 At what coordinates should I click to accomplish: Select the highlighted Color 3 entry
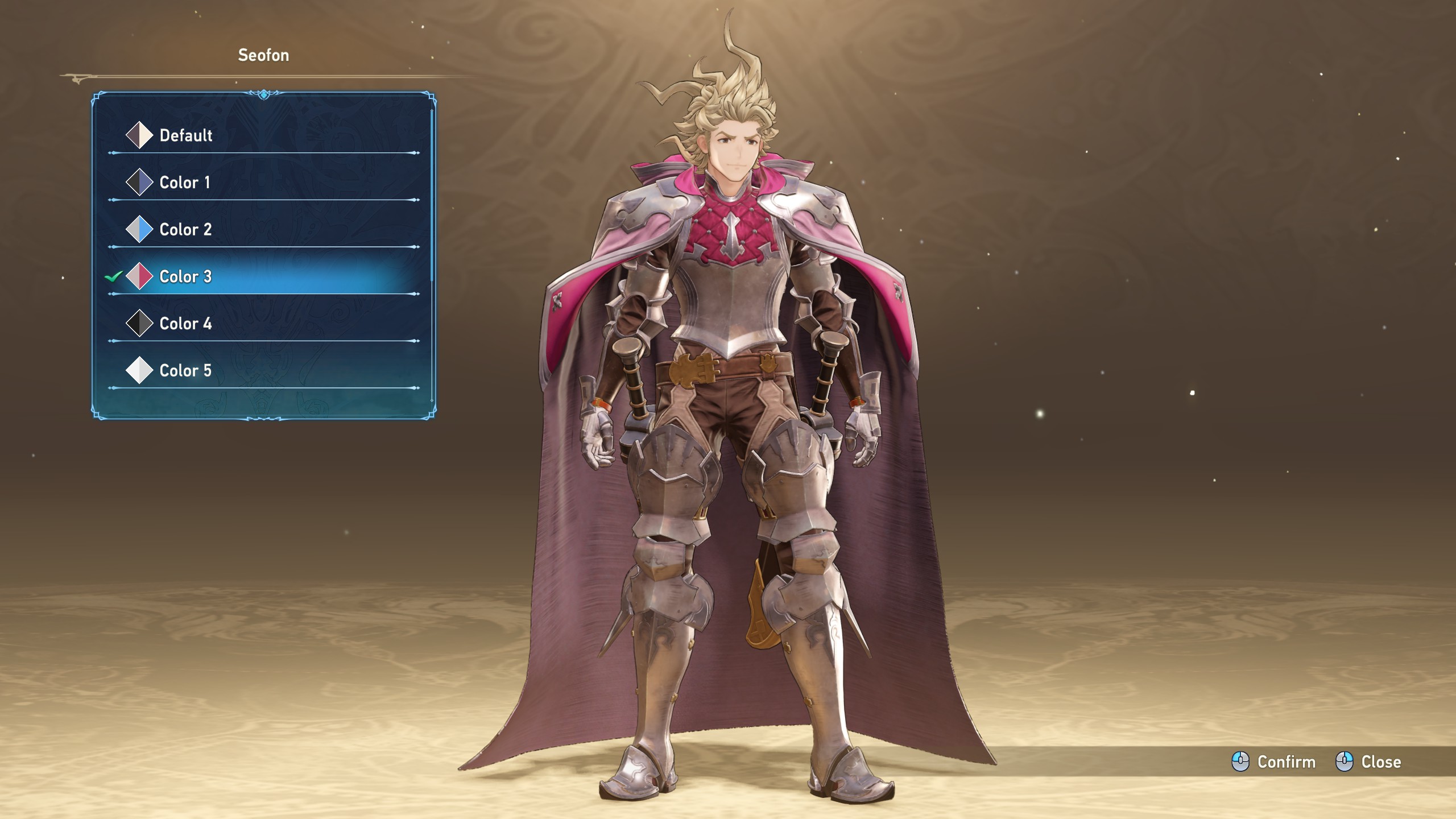(185, 277)
